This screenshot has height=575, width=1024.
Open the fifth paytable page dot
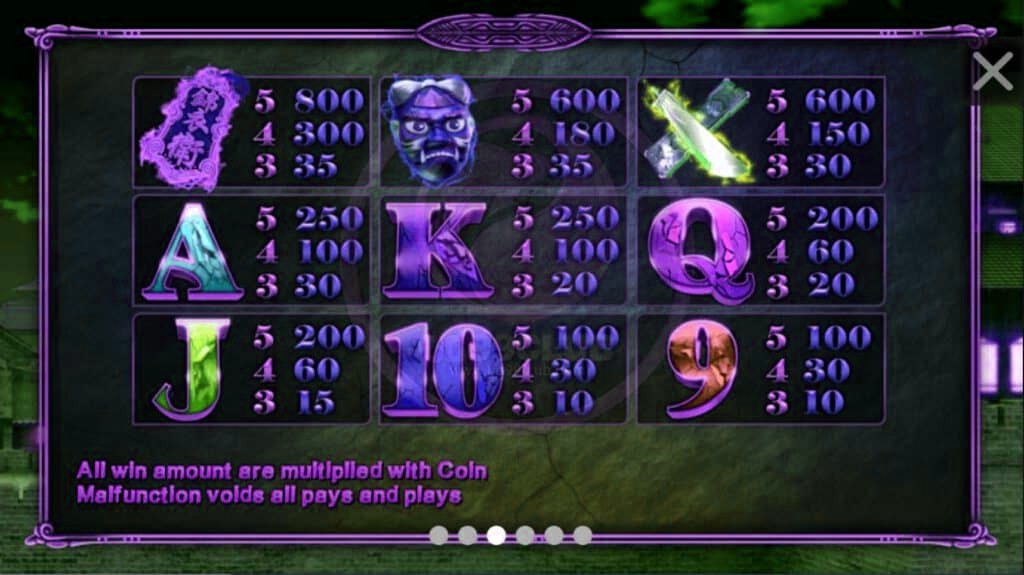point(554,535)
